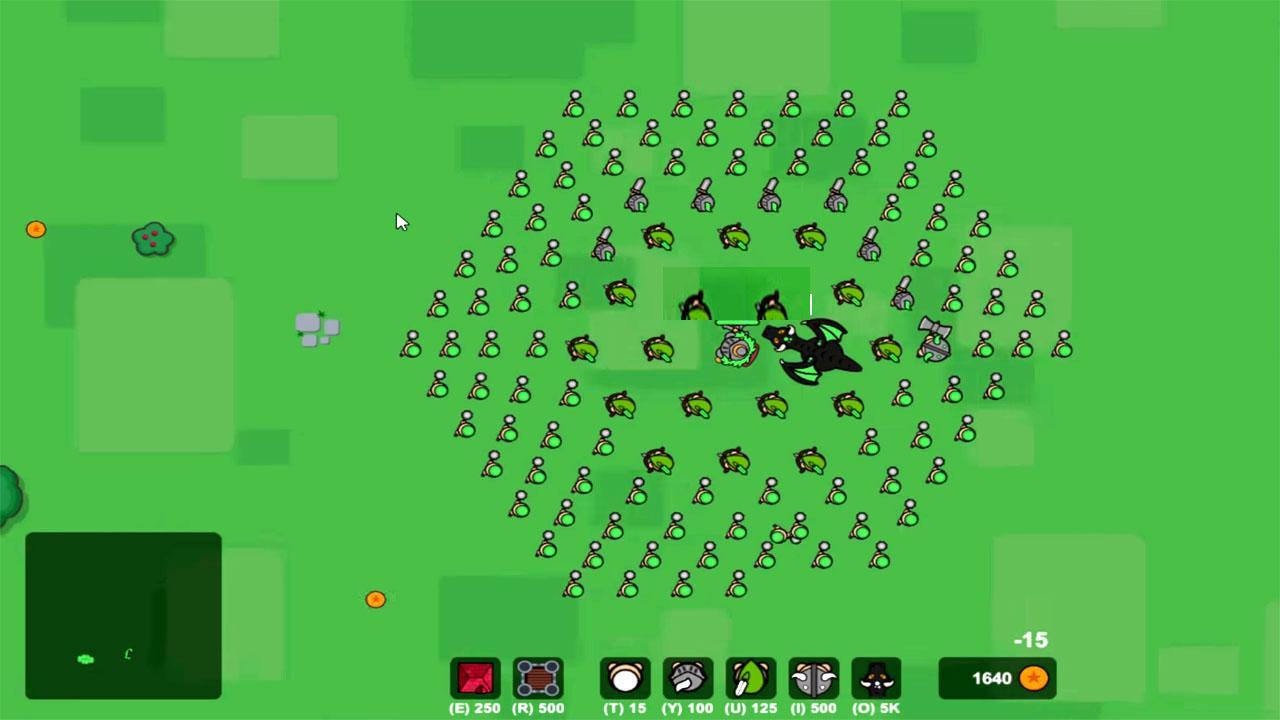
Task: Select the hamster unit (T) 15
Action: [625, 676]
